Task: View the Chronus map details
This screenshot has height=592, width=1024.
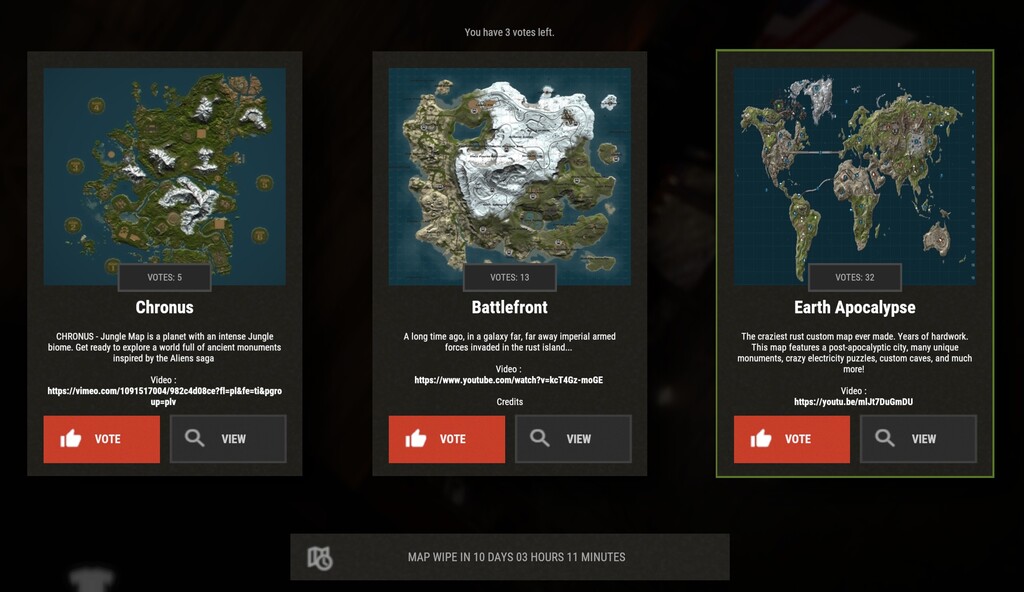Action: tap(228, 439)
